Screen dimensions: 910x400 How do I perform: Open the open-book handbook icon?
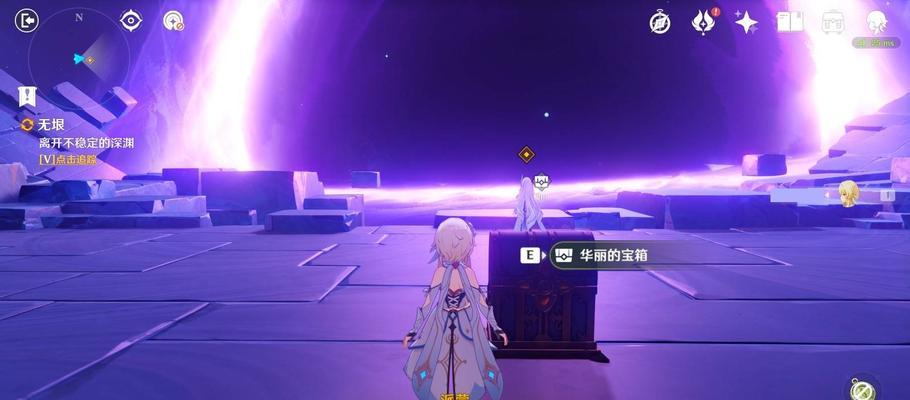pyautogui.click(x=790, y=22)
